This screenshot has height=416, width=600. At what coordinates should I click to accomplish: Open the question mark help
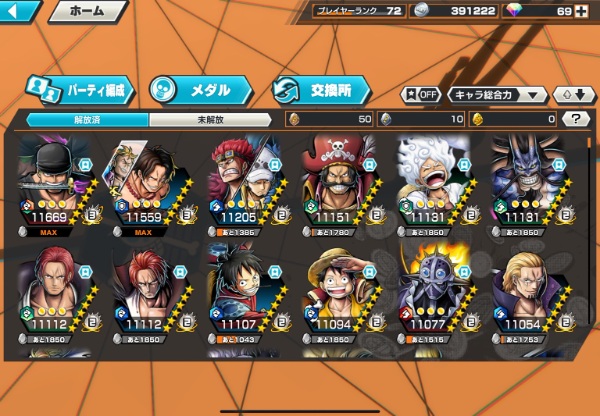[575, 119]
